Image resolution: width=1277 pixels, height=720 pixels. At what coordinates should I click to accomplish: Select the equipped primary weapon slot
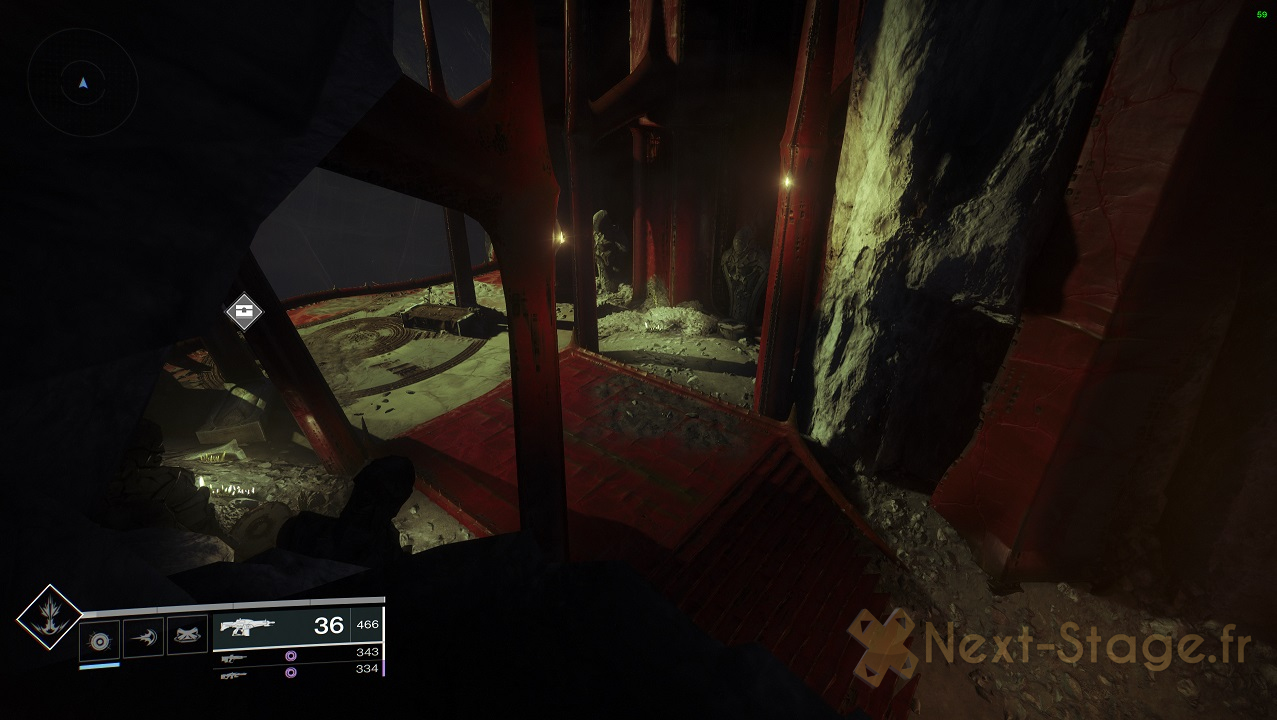click(x=297, y=627)
